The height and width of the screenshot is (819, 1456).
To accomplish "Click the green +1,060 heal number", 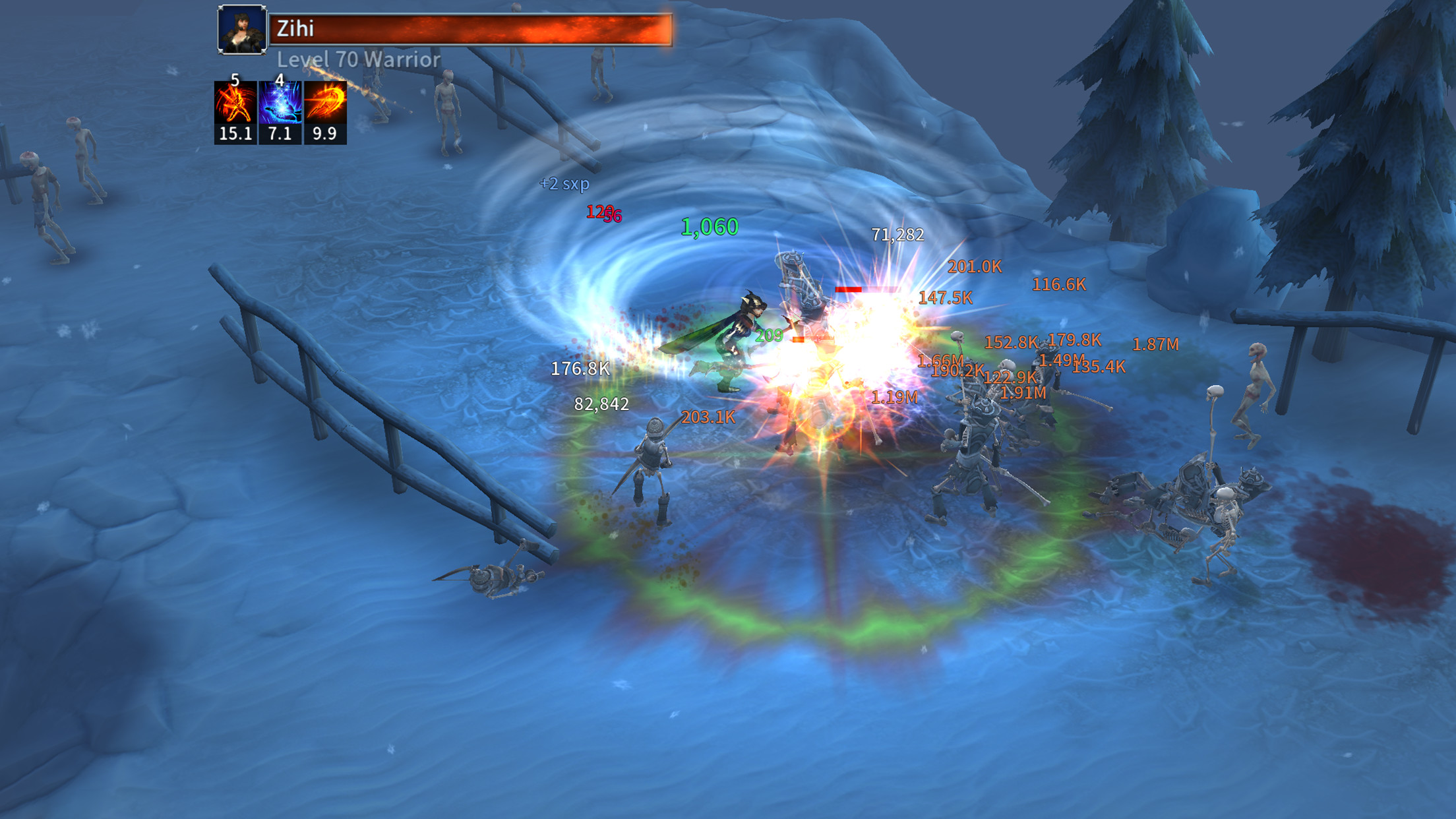I will [709, 228].
